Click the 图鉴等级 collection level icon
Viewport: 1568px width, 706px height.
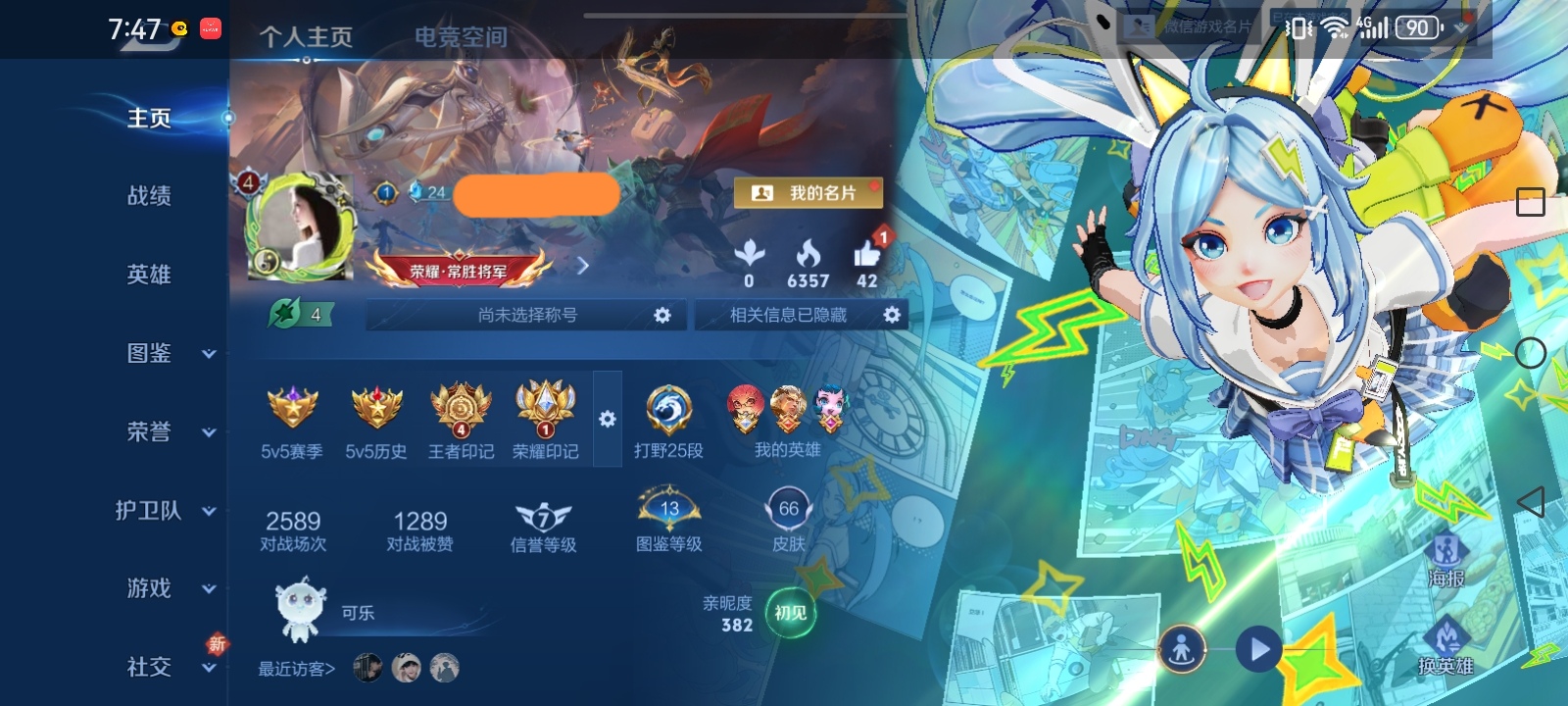point(669,506)
